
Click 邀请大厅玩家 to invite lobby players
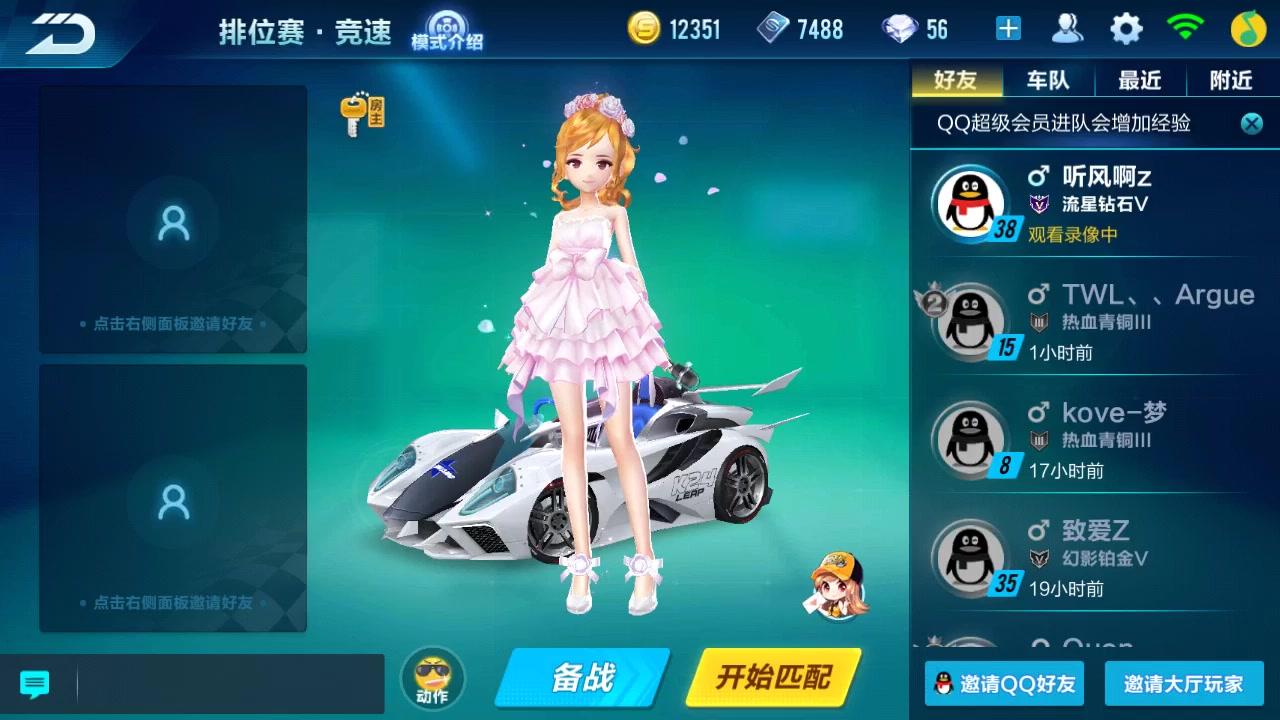coord(1181,684)
